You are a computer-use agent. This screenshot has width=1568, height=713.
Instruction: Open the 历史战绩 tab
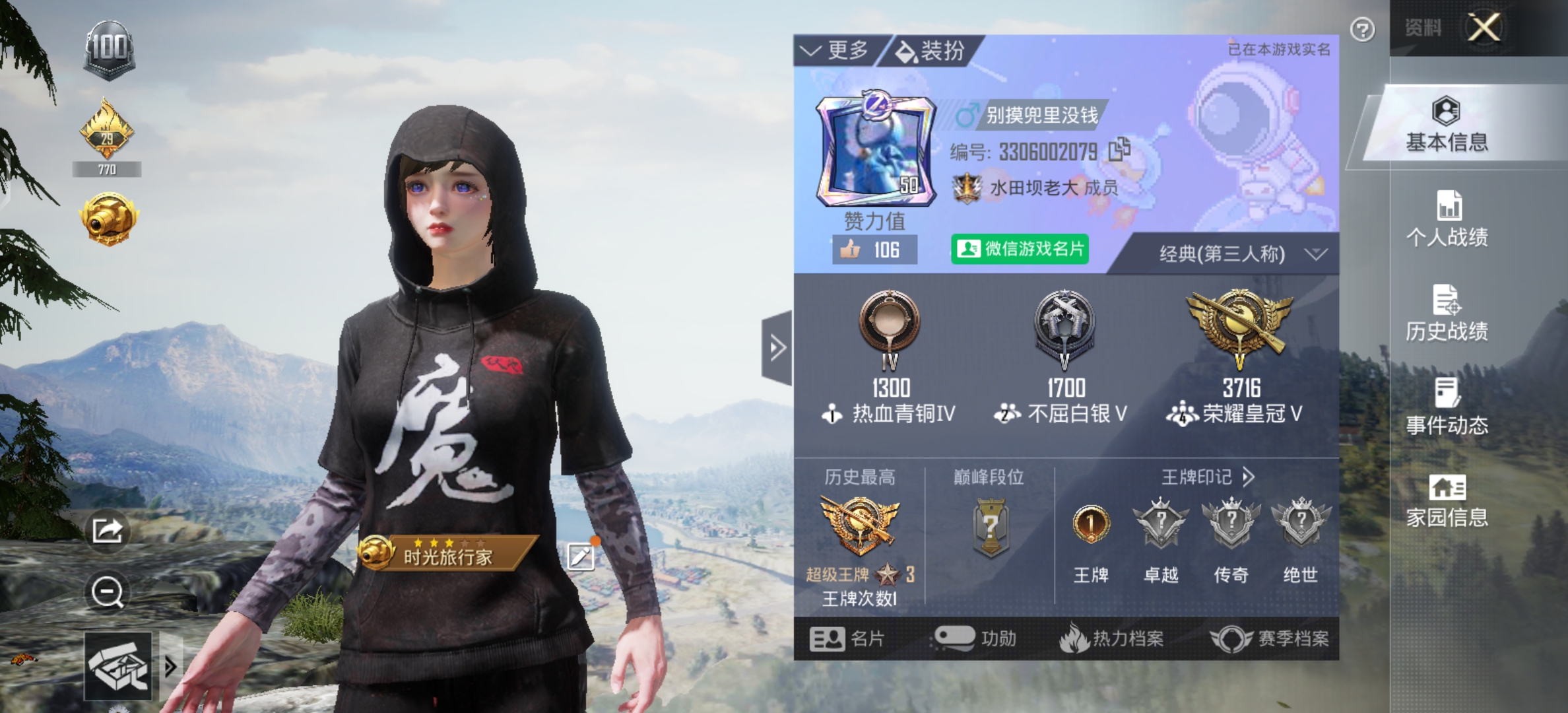[x=1447, y=322]
